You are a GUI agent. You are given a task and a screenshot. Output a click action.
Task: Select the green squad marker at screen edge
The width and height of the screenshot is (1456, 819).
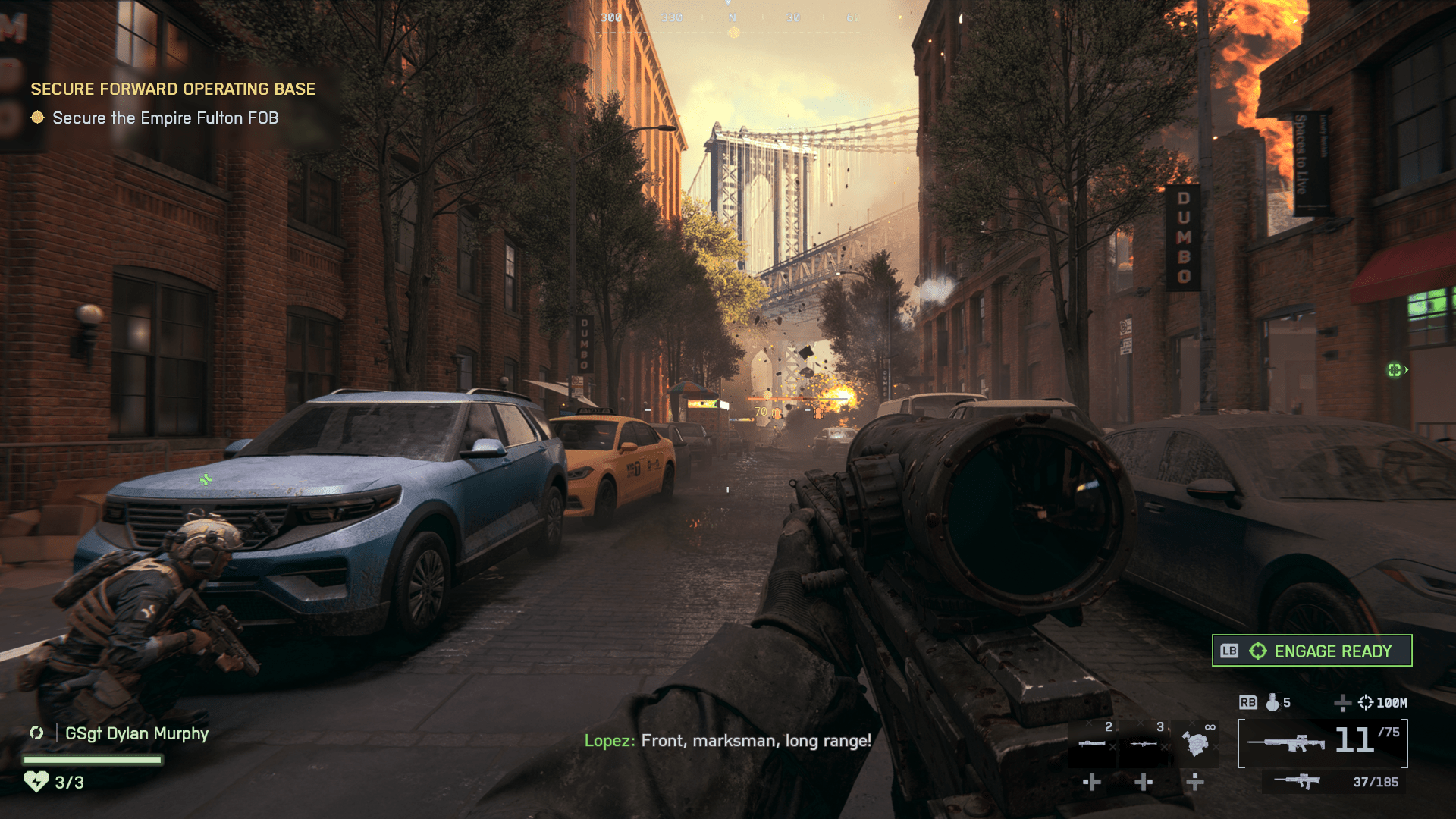(1395, 370)
